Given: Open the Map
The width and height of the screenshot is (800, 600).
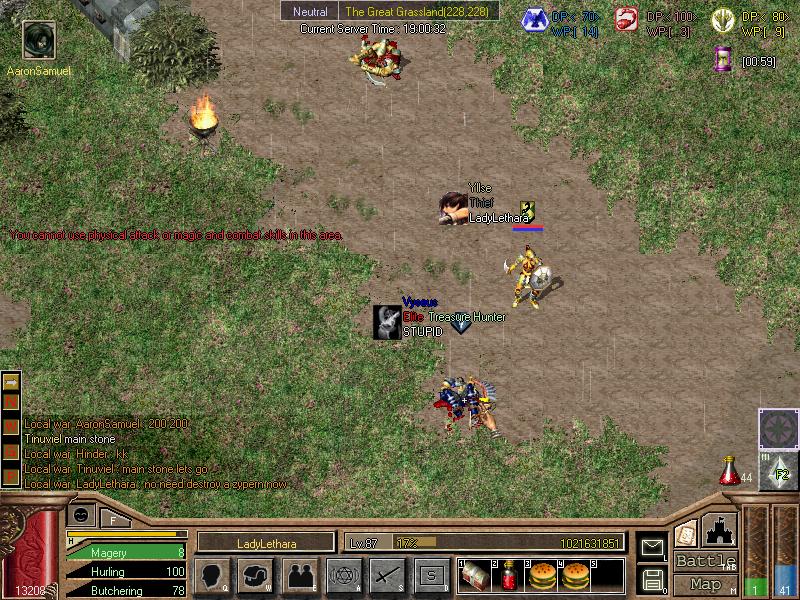Looking at the screenshot, I should pyautogui.click(x=705, y=584).
